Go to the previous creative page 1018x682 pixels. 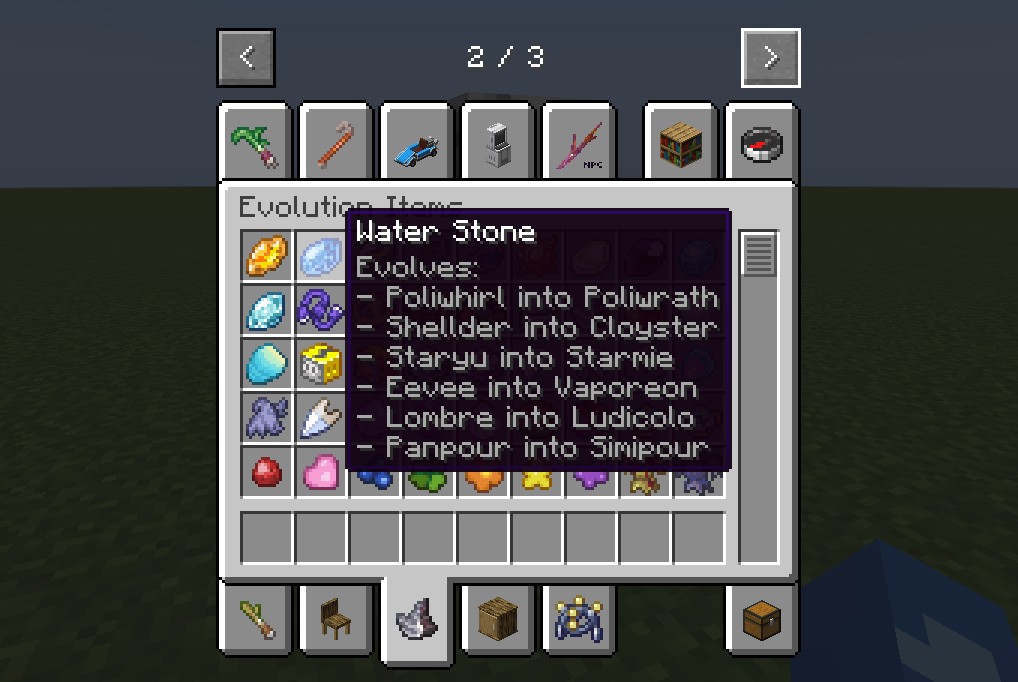point(246,58)
